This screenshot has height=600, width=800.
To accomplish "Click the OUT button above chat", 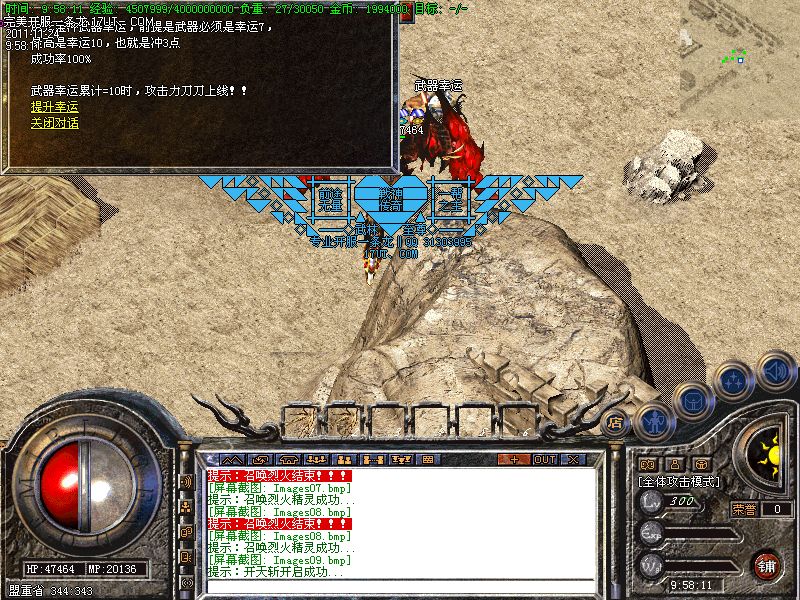I will pos(545,459).
